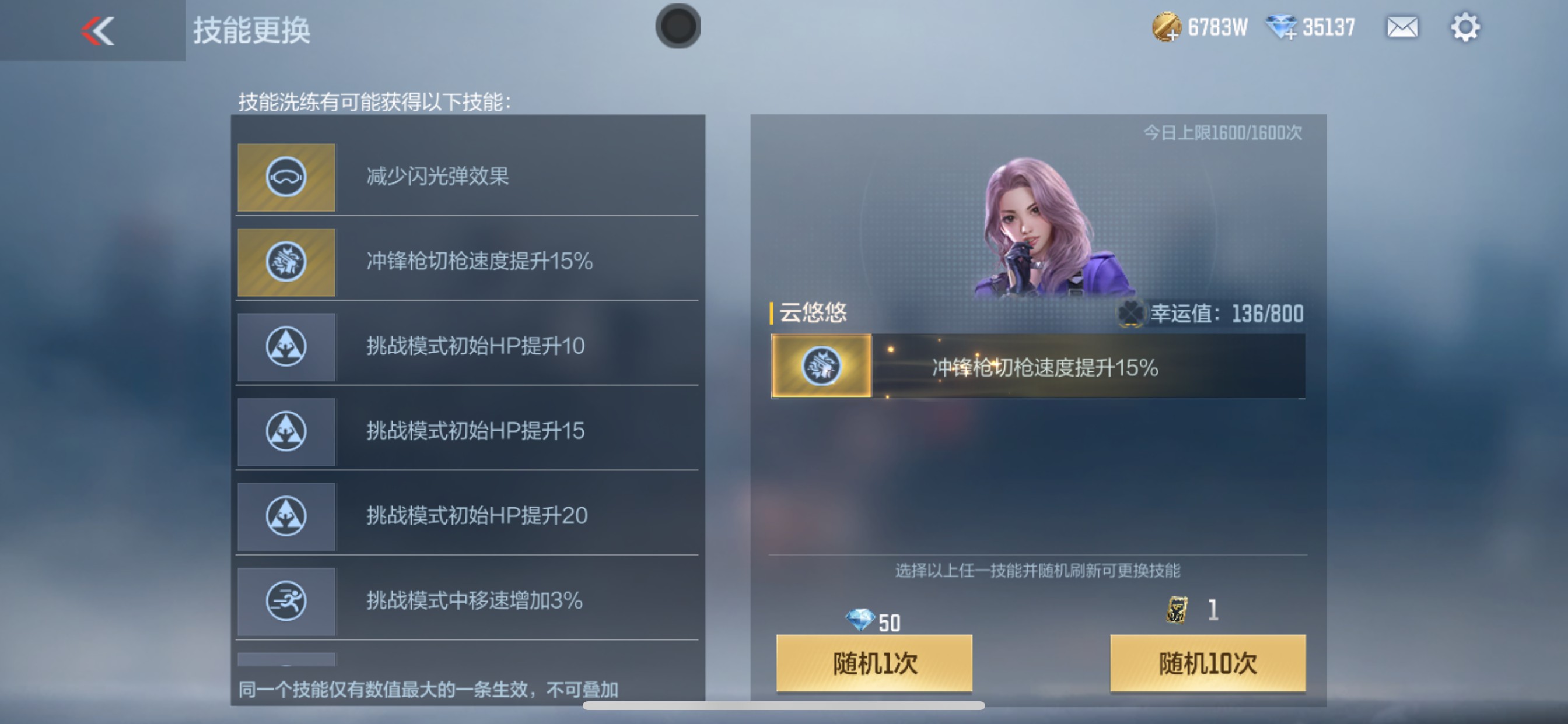This screenshot has width=1568, height=724.
Task: Open game settings via gear icon
Action: coord(1467,27)
